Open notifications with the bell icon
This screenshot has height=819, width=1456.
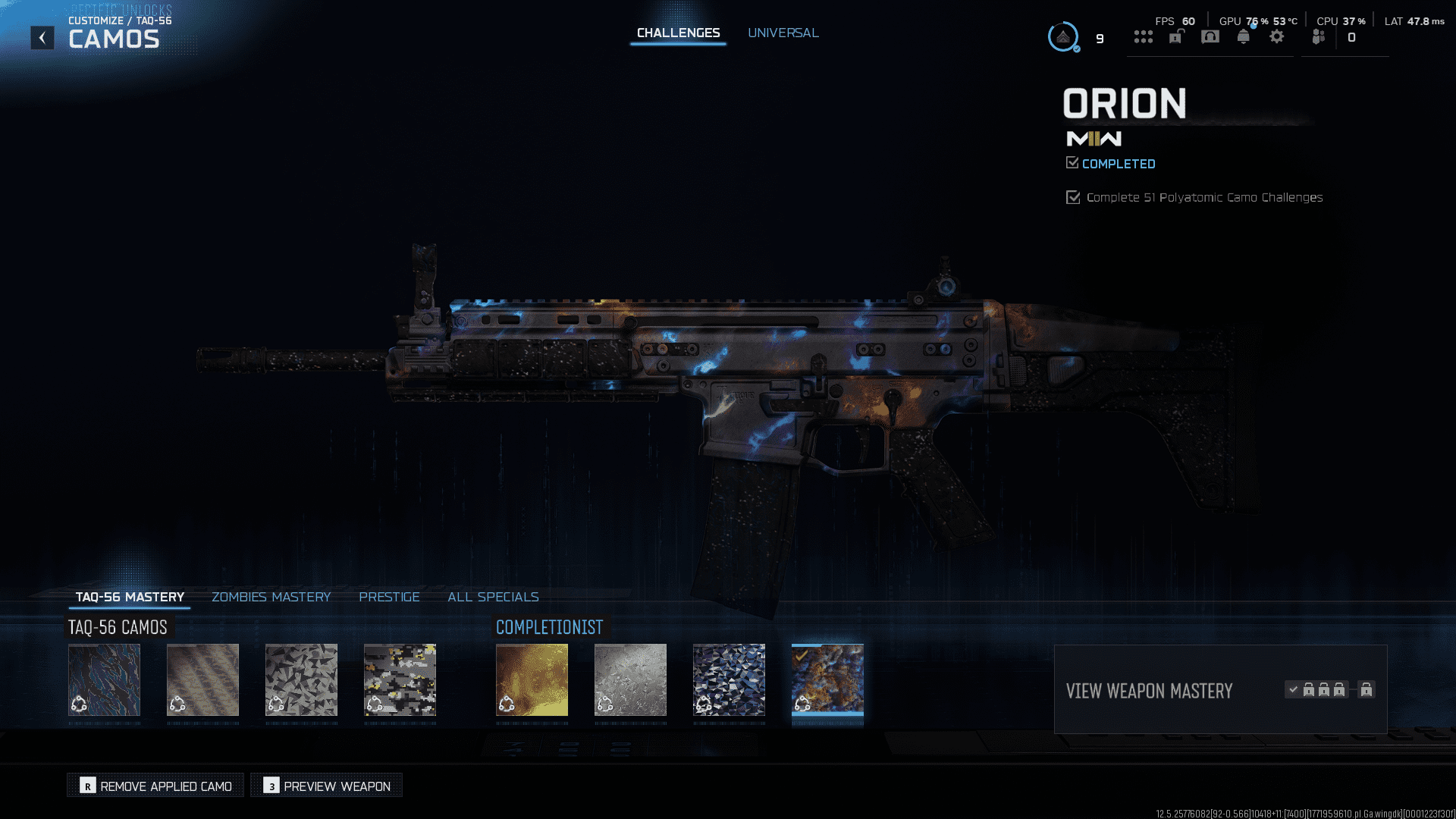(x=1244, y=37)
